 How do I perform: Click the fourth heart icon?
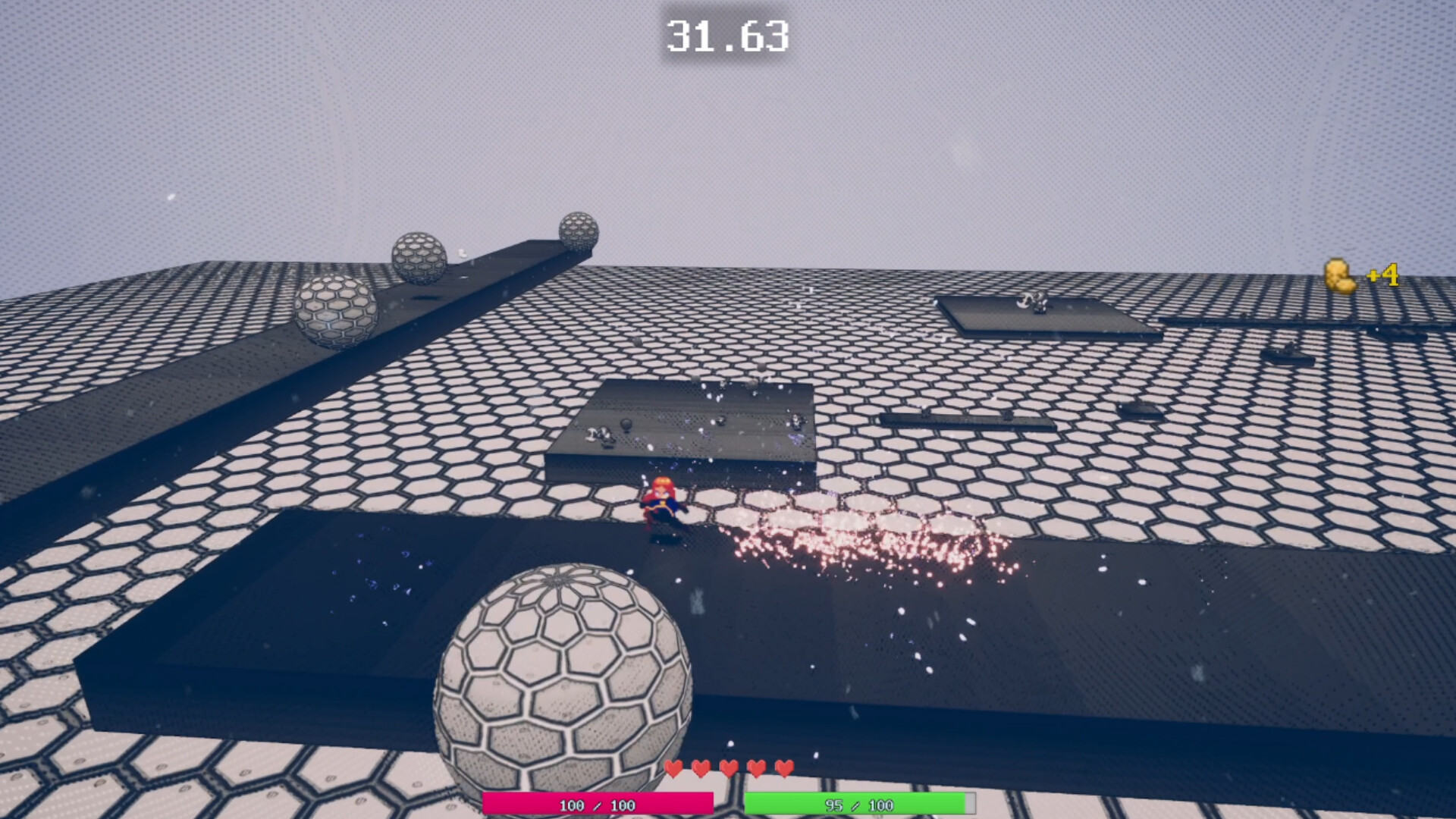coord(756,768)
